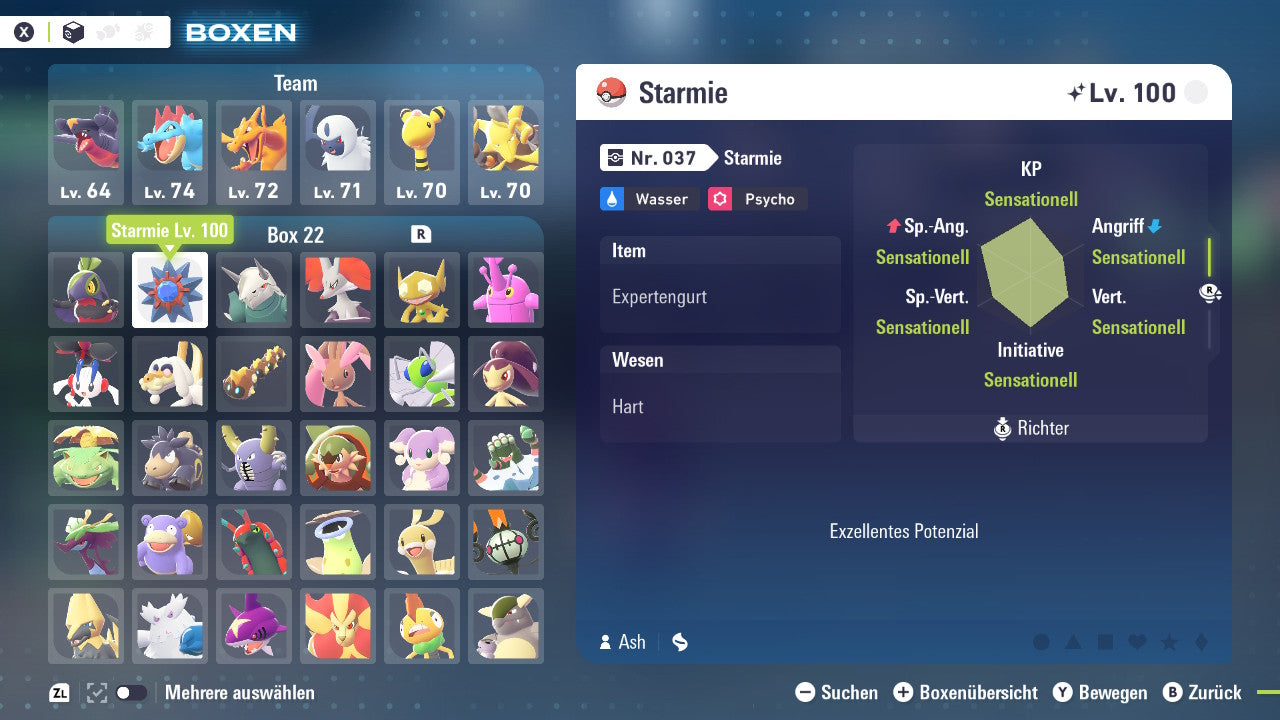Image resolution: width=1280 pixels, height=720 pixels.
Task: Select the cube storage icon in the top bar
Action: 73,32
